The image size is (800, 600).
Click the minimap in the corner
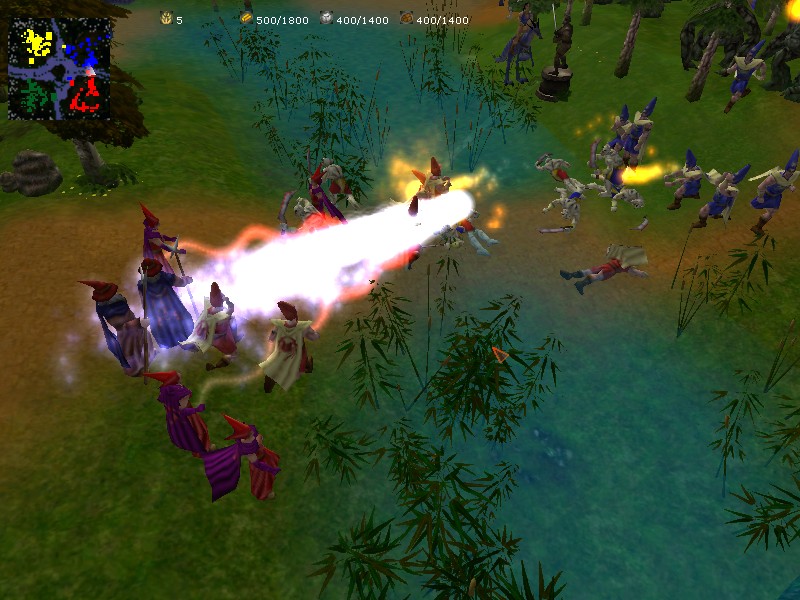(x=59, y=70)
